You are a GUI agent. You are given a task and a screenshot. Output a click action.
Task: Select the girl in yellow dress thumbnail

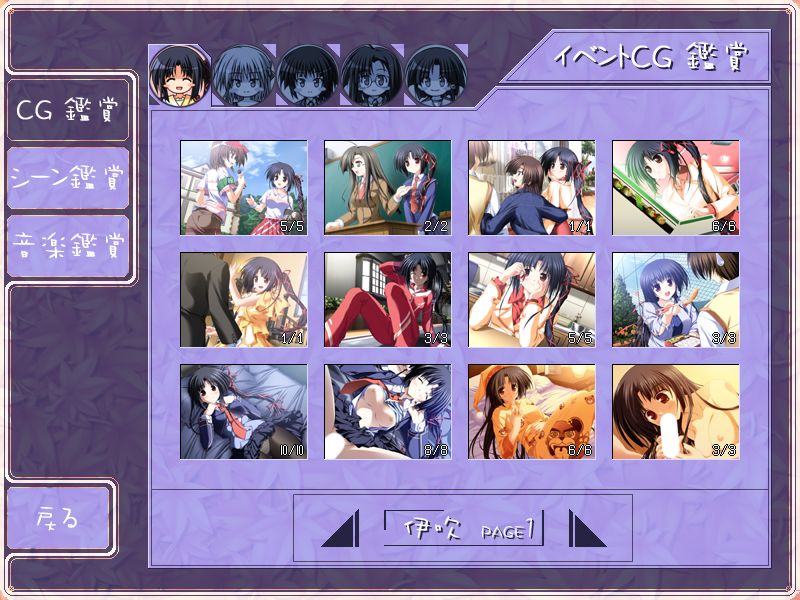[243, 299]
